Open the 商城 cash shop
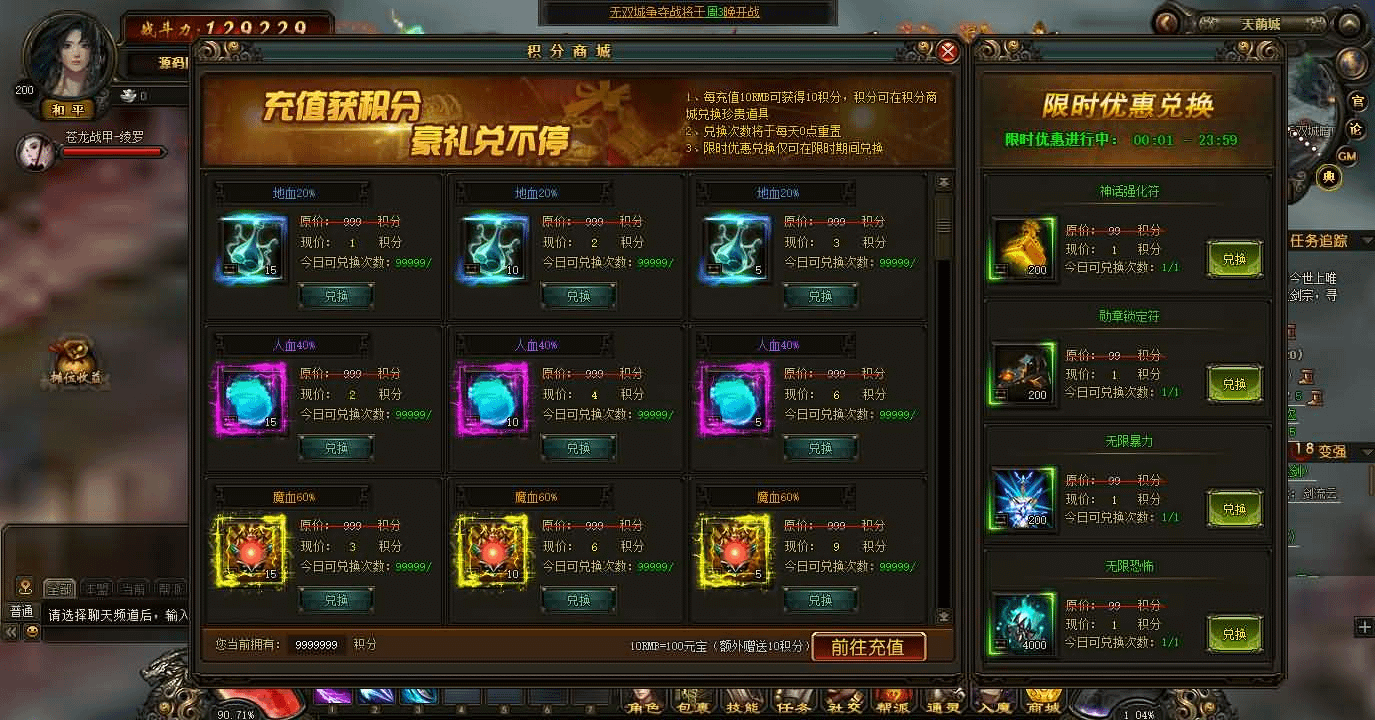The image size is (1375, 720). coord(1043,701)
